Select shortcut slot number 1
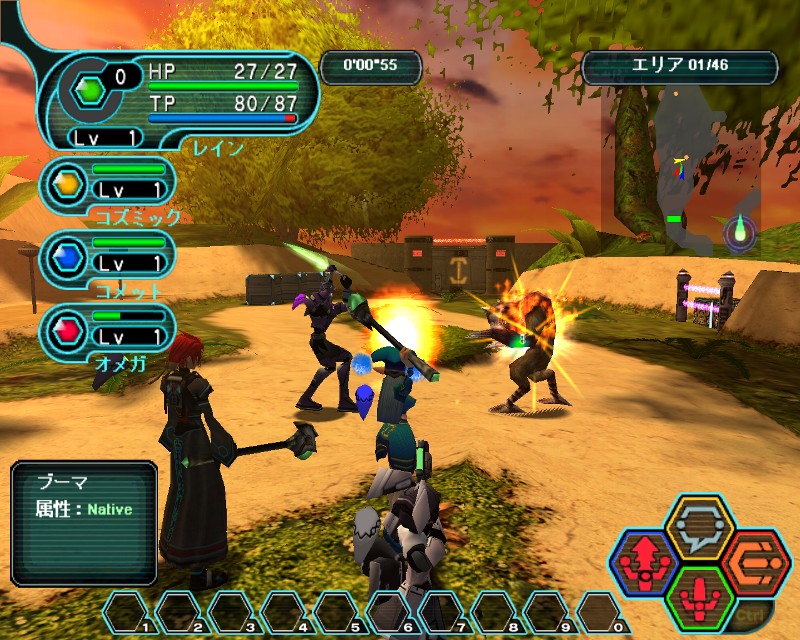 coord(127,612)
